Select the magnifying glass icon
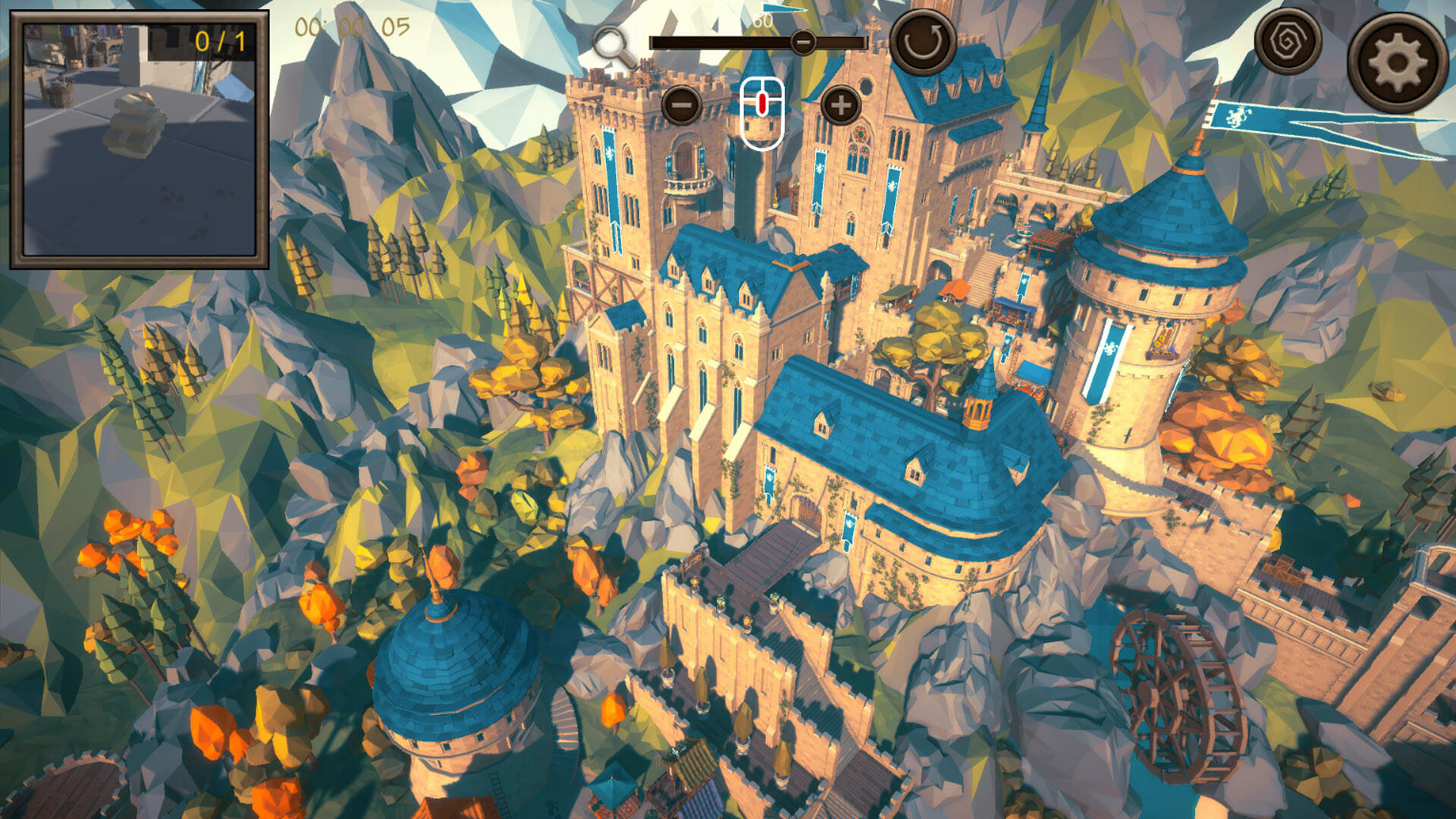1456x819 pixels. (613, 47)
